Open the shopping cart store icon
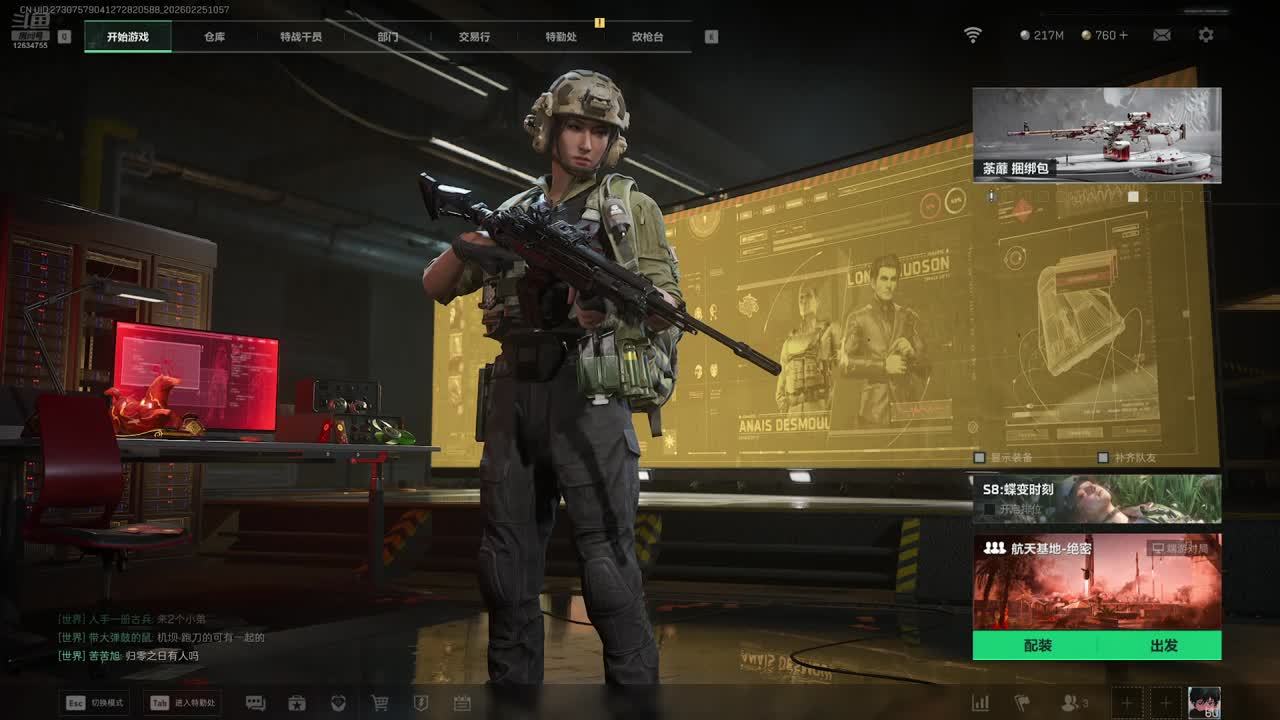The height and width of the screenshot is (720, 1280). (x=380, y=703)
